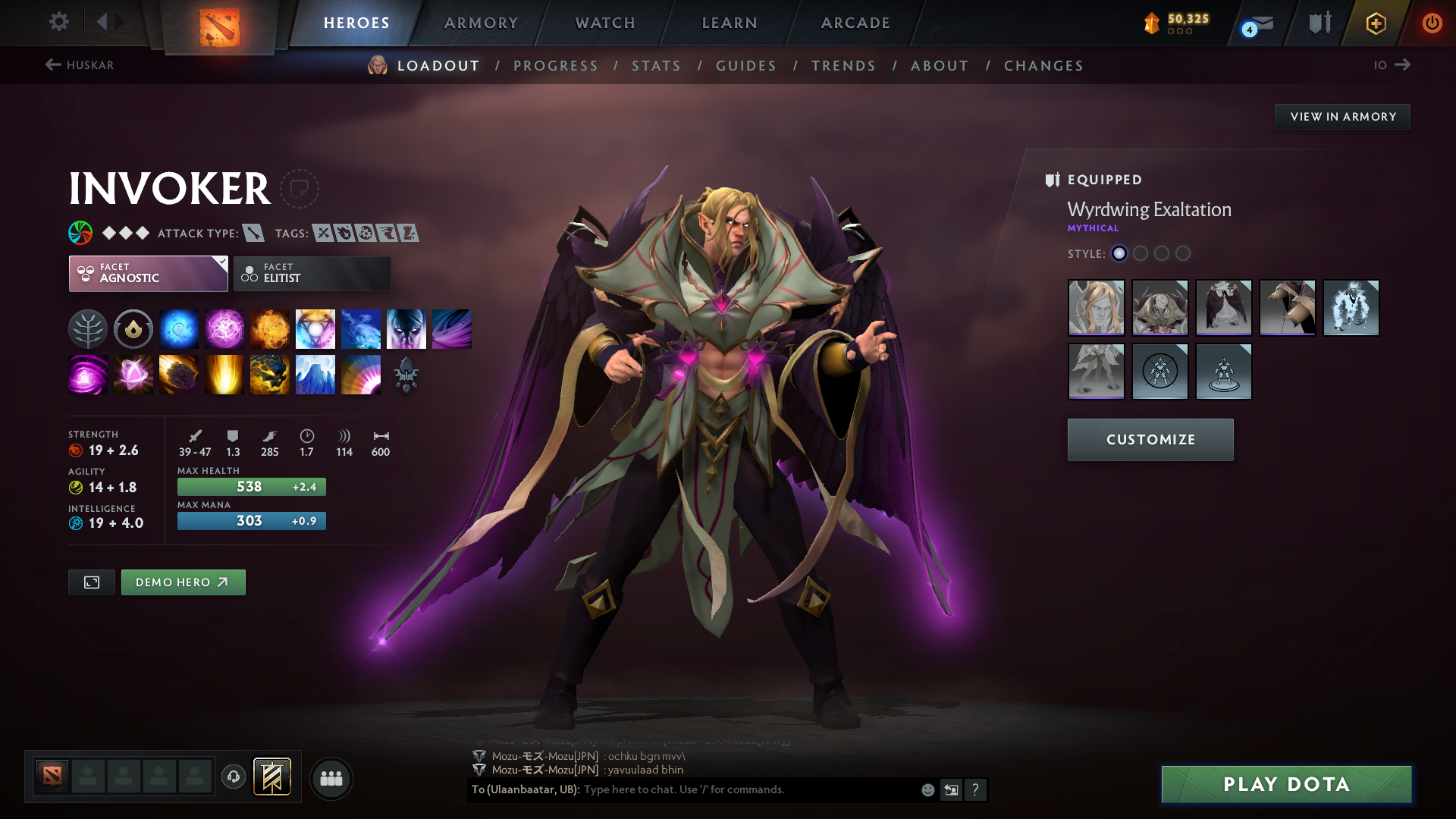Click the settings gear icon
The width and height of the screenshot is (1456, 819).
(x=58, y=23)
